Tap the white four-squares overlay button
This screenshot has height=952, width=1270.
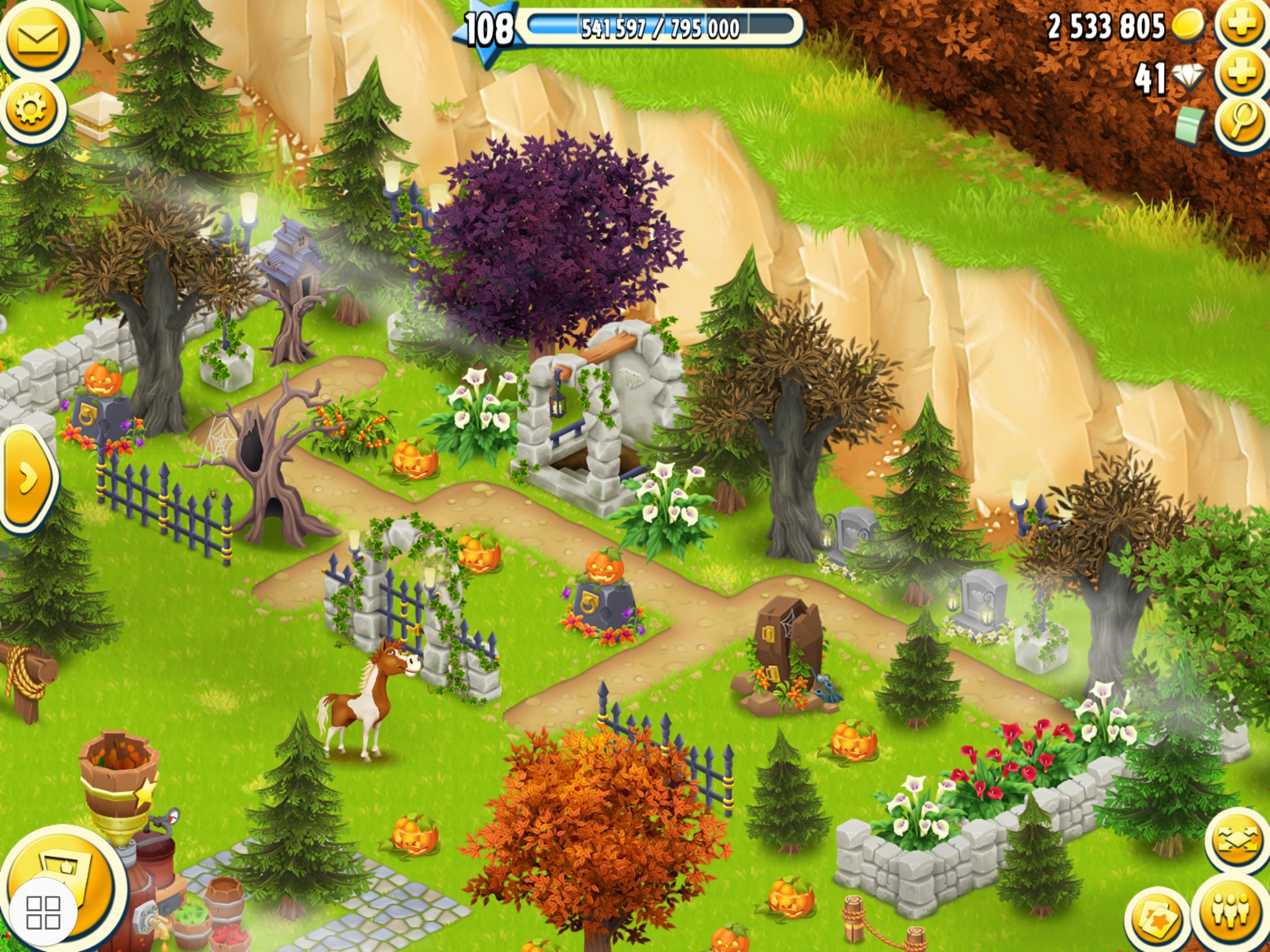(x=43, y=912)
